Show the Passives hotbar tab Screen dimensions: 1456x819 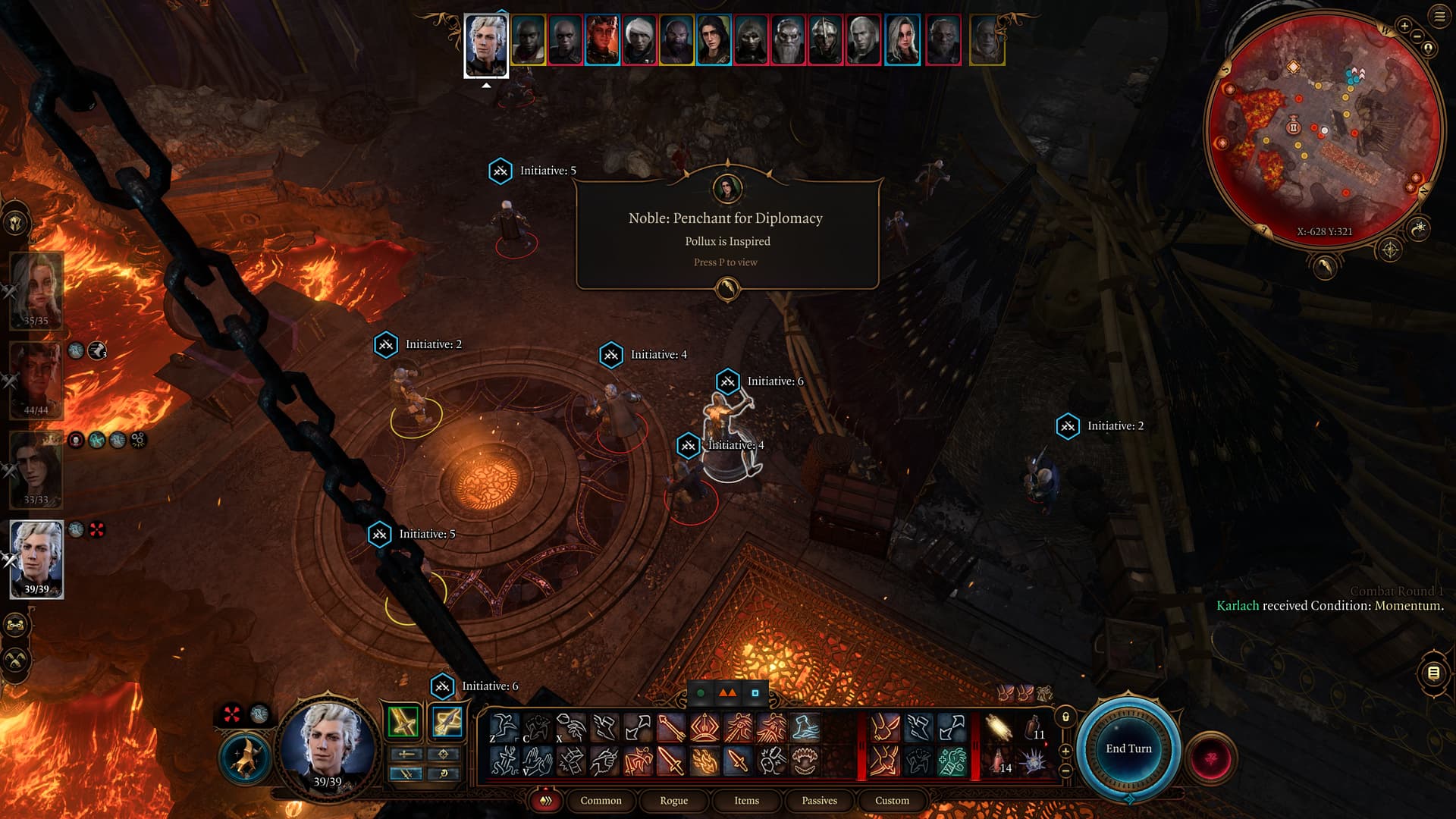[819, 800]
